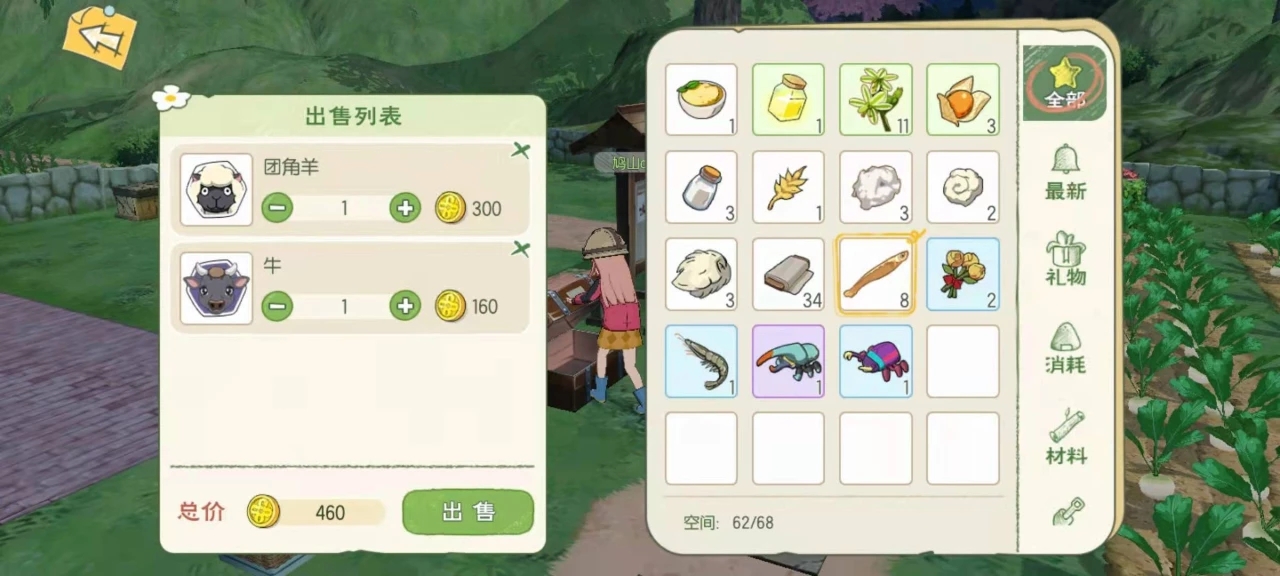Open the 礼物 gift category
Viewport: 1280px width, 576px height.
pos(1065,258)
